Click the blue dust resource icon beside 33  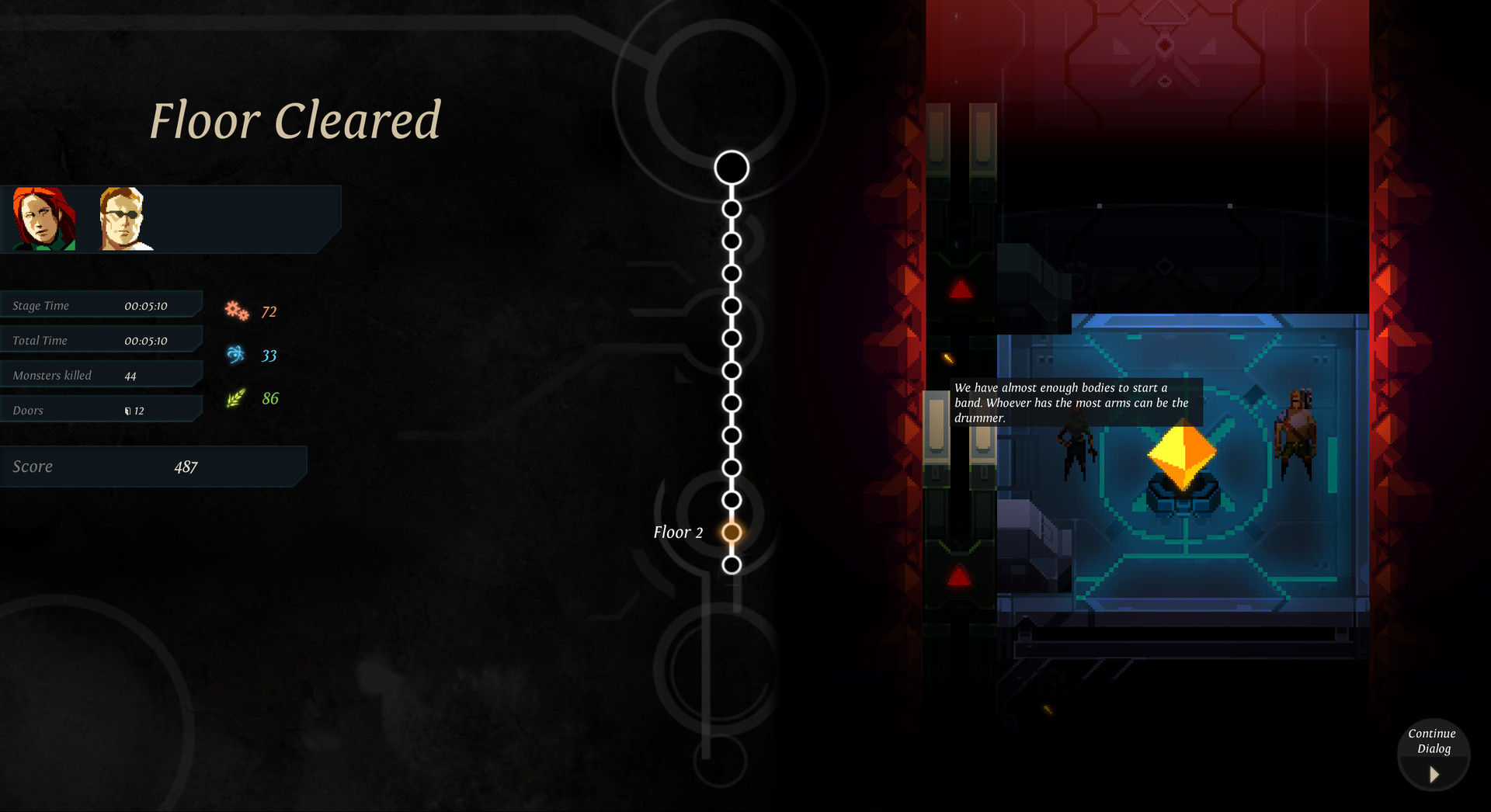pyautogui.click(x=237, y=354)
